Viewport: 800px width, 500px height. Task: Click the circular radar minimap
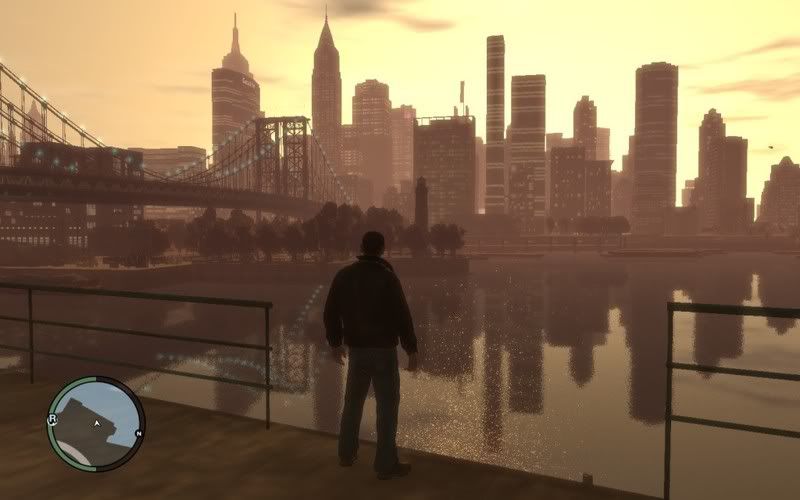point(96,424)
